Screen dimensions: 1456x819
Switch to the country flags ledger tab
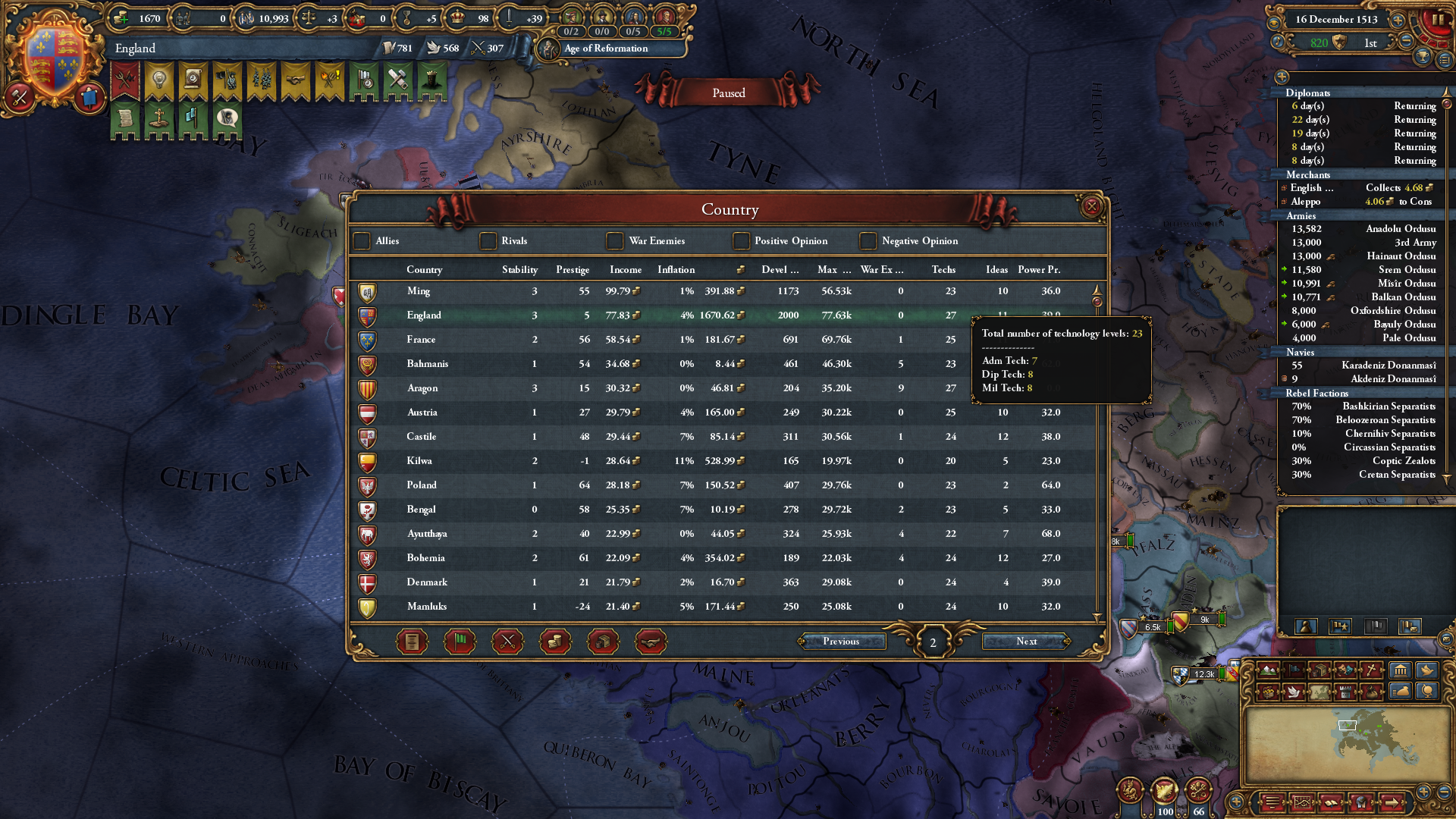pyautogui.click(x=460, y=641)
